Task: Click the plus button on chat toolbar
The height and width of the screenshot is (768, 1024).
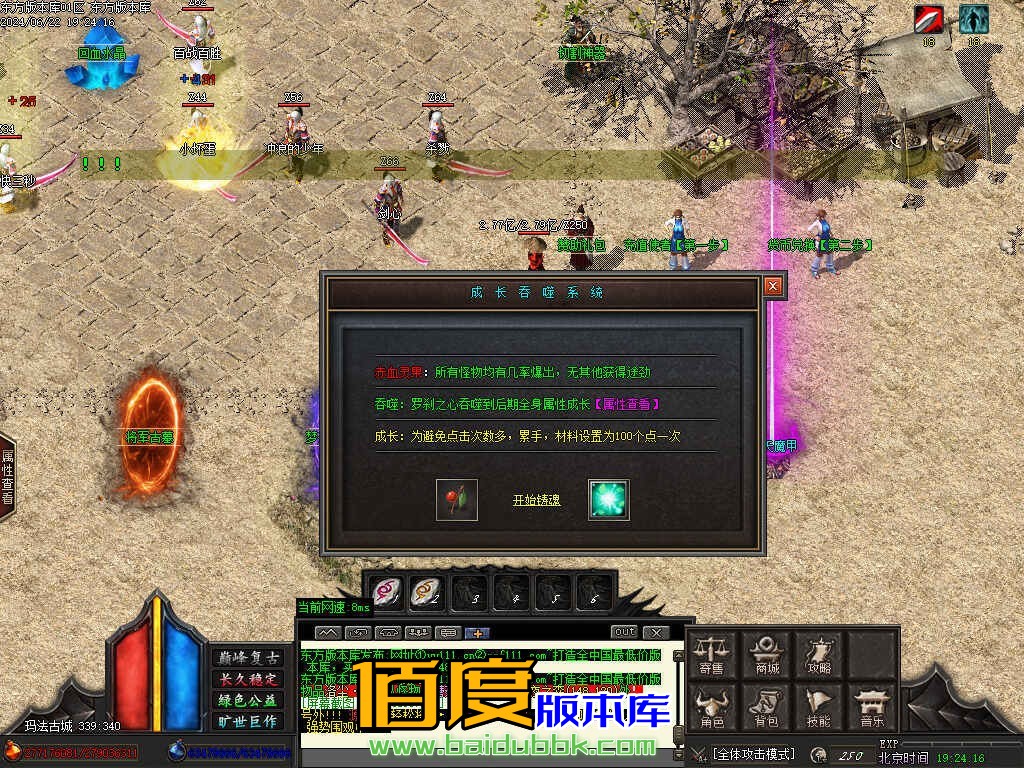Action: 477,632
